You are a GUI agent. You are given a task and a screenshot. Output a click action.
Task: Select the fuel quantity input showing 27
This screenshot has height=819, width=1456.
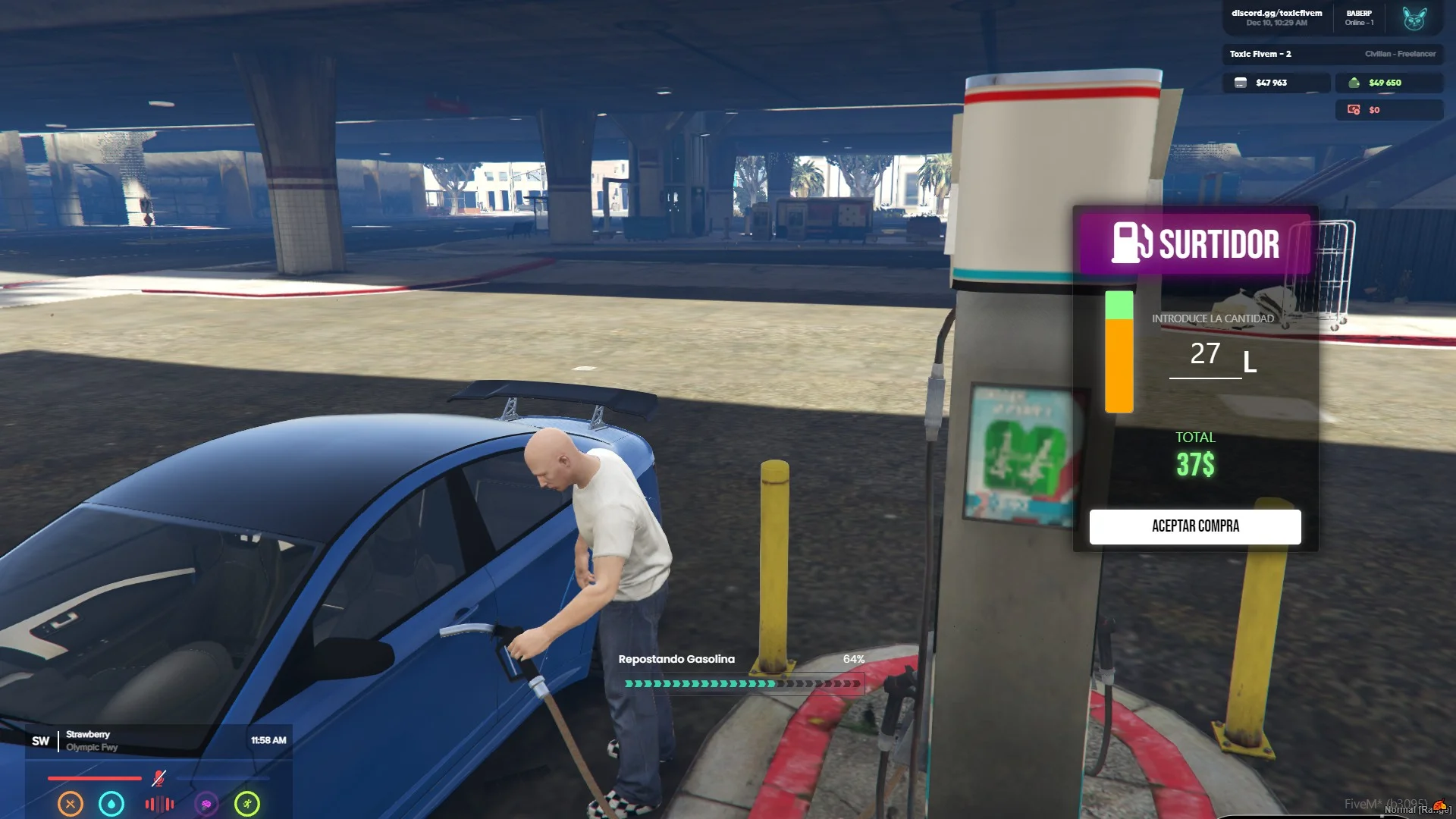coord(1205,354)
